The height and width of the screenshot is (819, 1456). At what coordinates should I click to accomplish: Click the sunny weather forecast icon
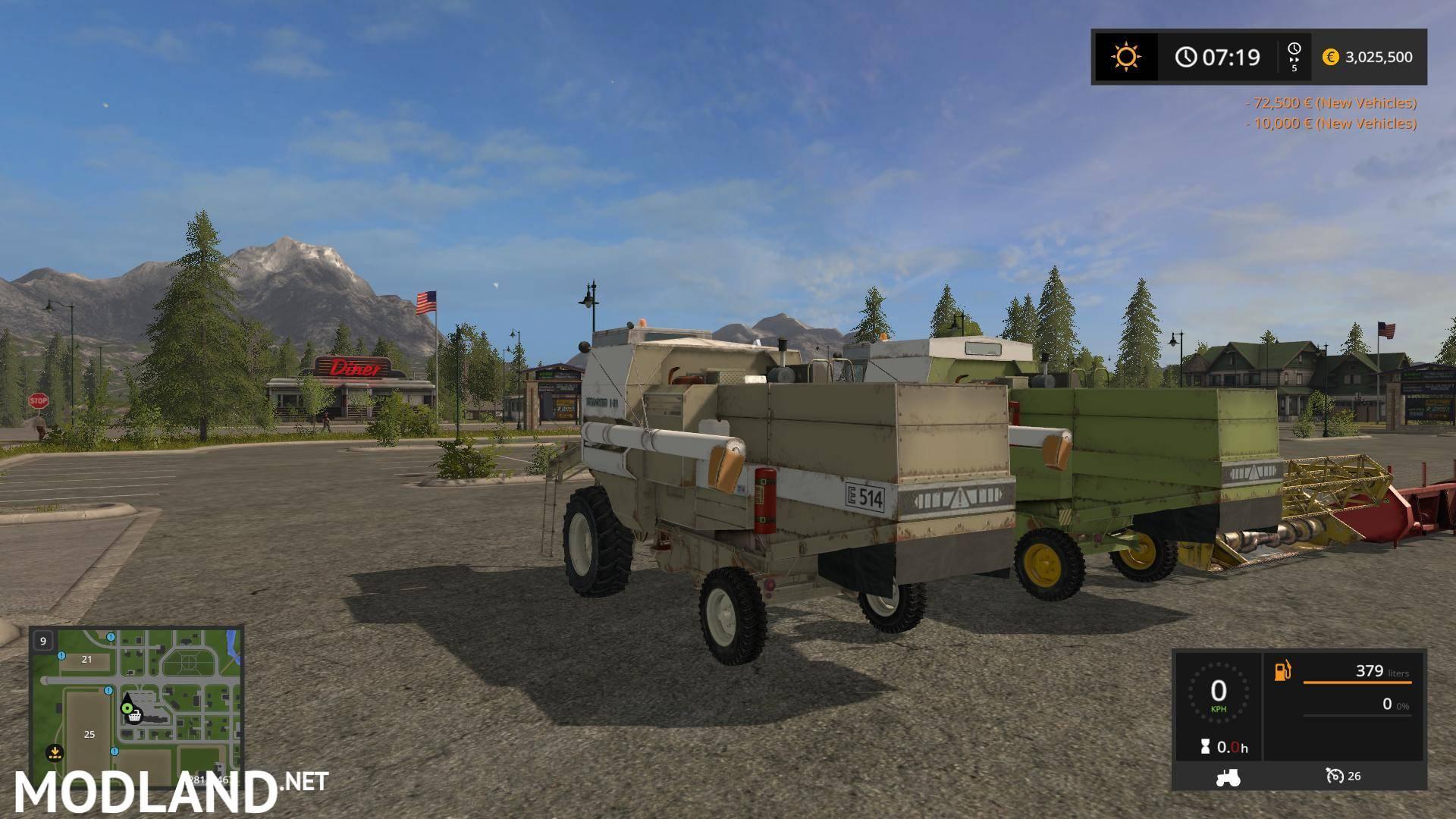coord(1125,57)
